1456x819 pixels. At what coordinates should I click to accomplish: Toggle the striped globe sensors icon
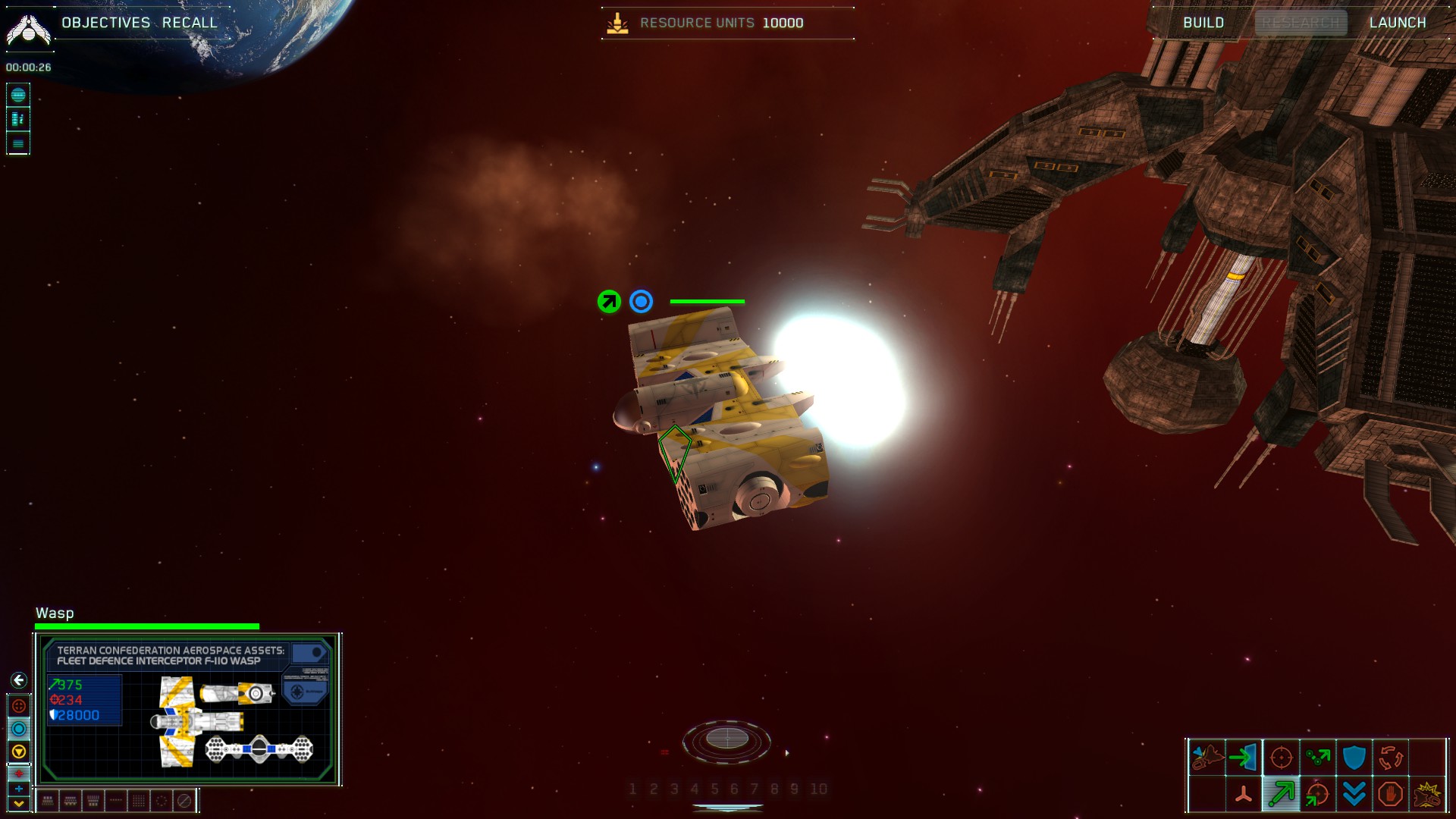pyautogui.click(x=18, y=95)
